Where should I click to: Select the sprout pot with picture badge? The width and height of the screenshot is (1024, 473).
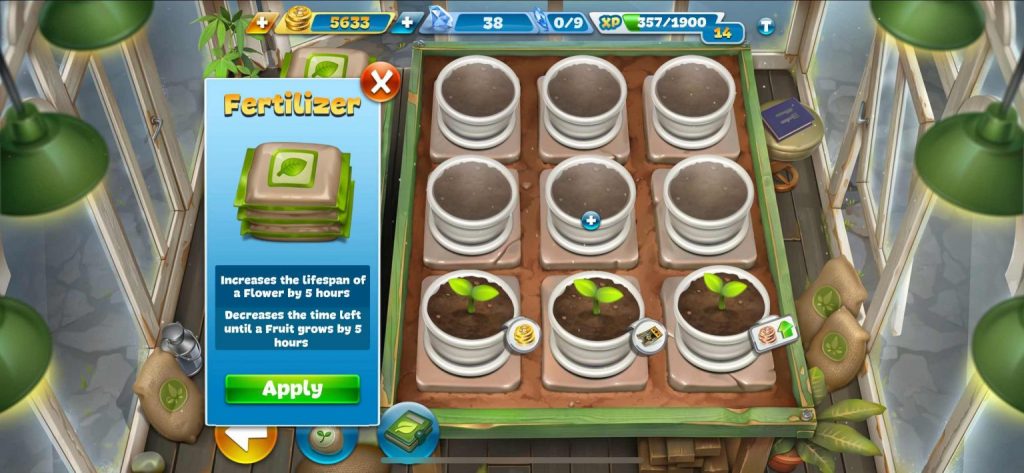coord(596,310)
